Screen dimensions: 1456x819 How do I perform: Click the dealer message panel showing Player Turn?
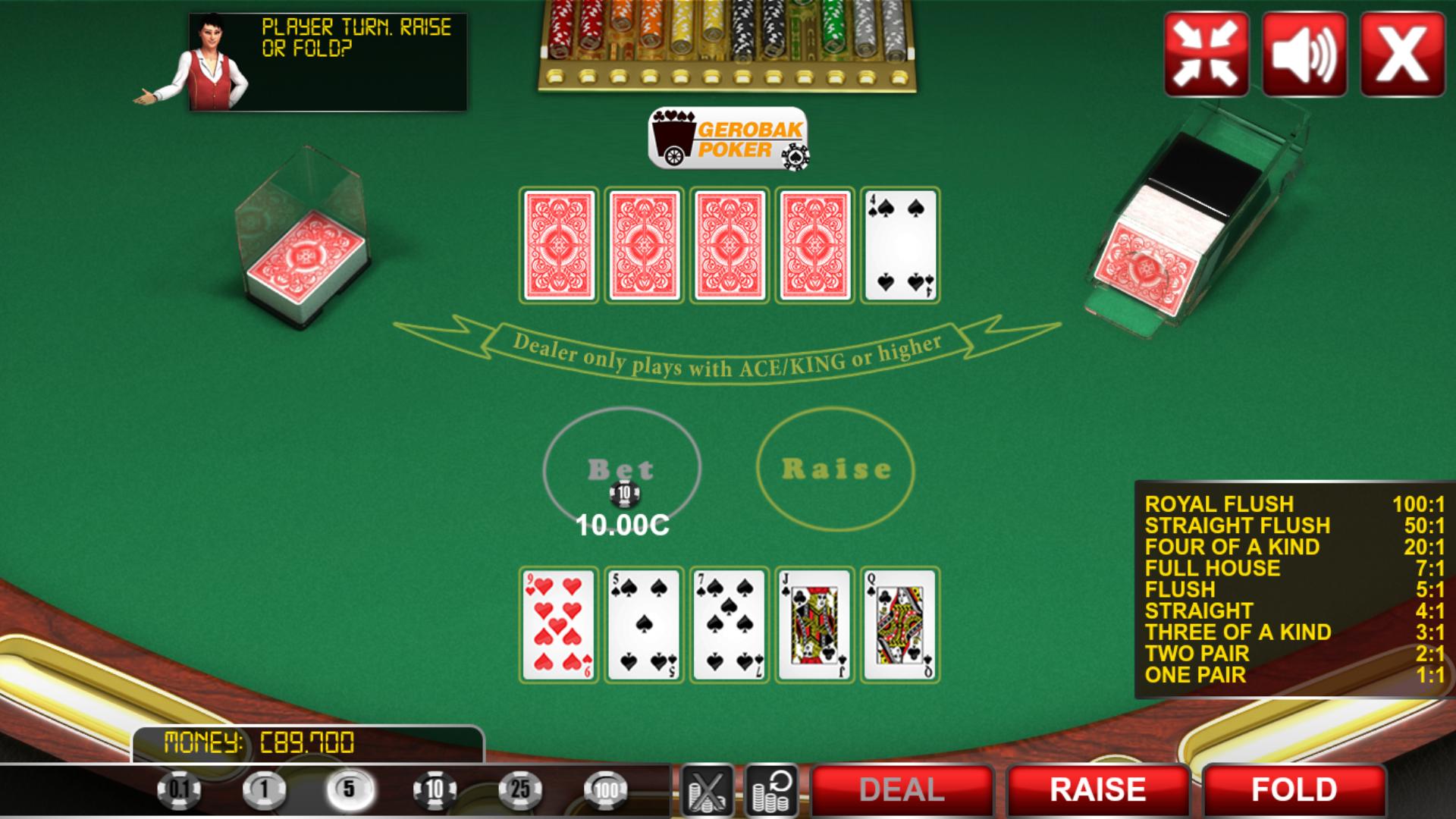pyautogui.click(x=326, y=57)
